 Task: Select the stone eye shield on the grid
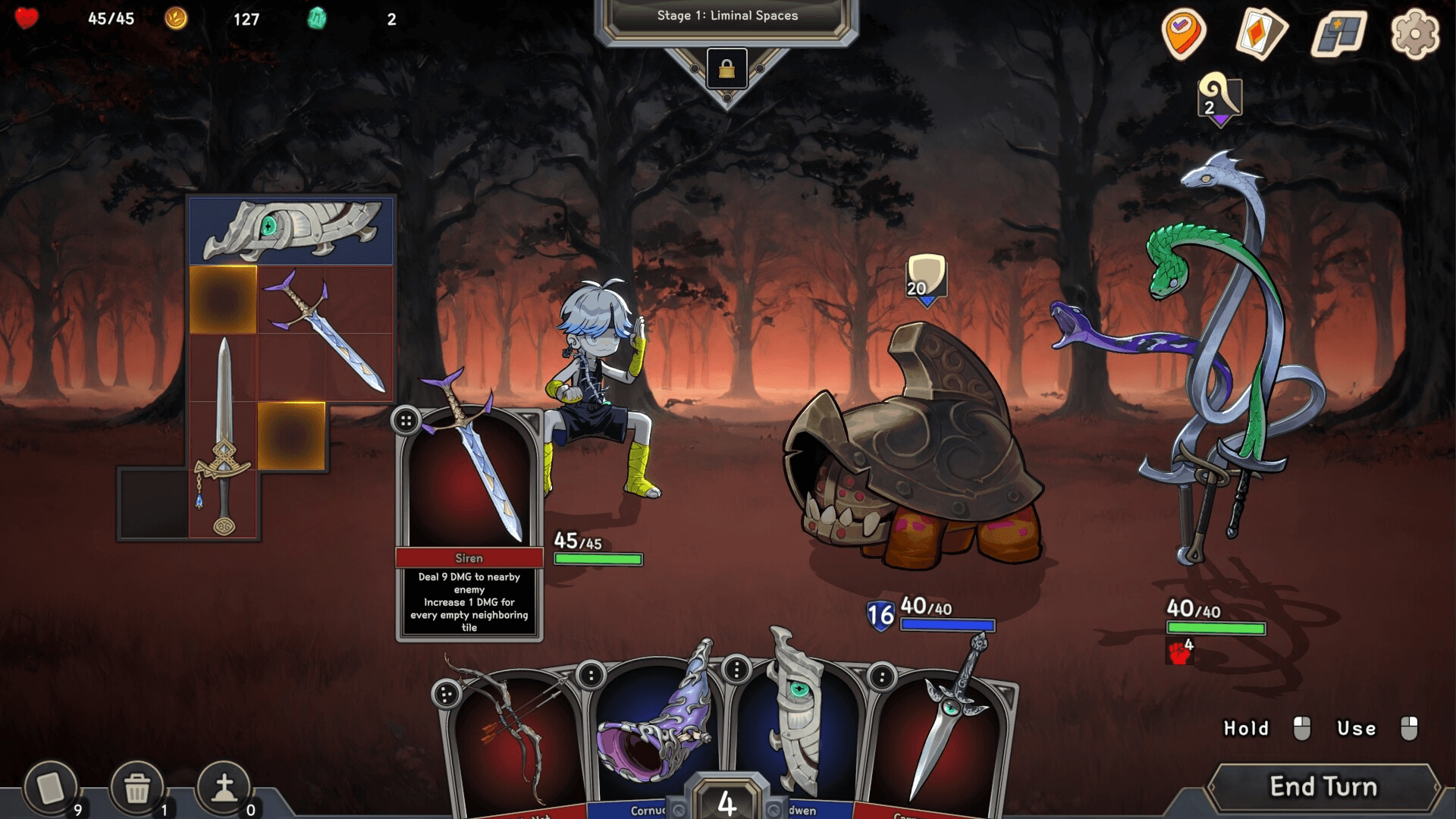click(292, 230)
